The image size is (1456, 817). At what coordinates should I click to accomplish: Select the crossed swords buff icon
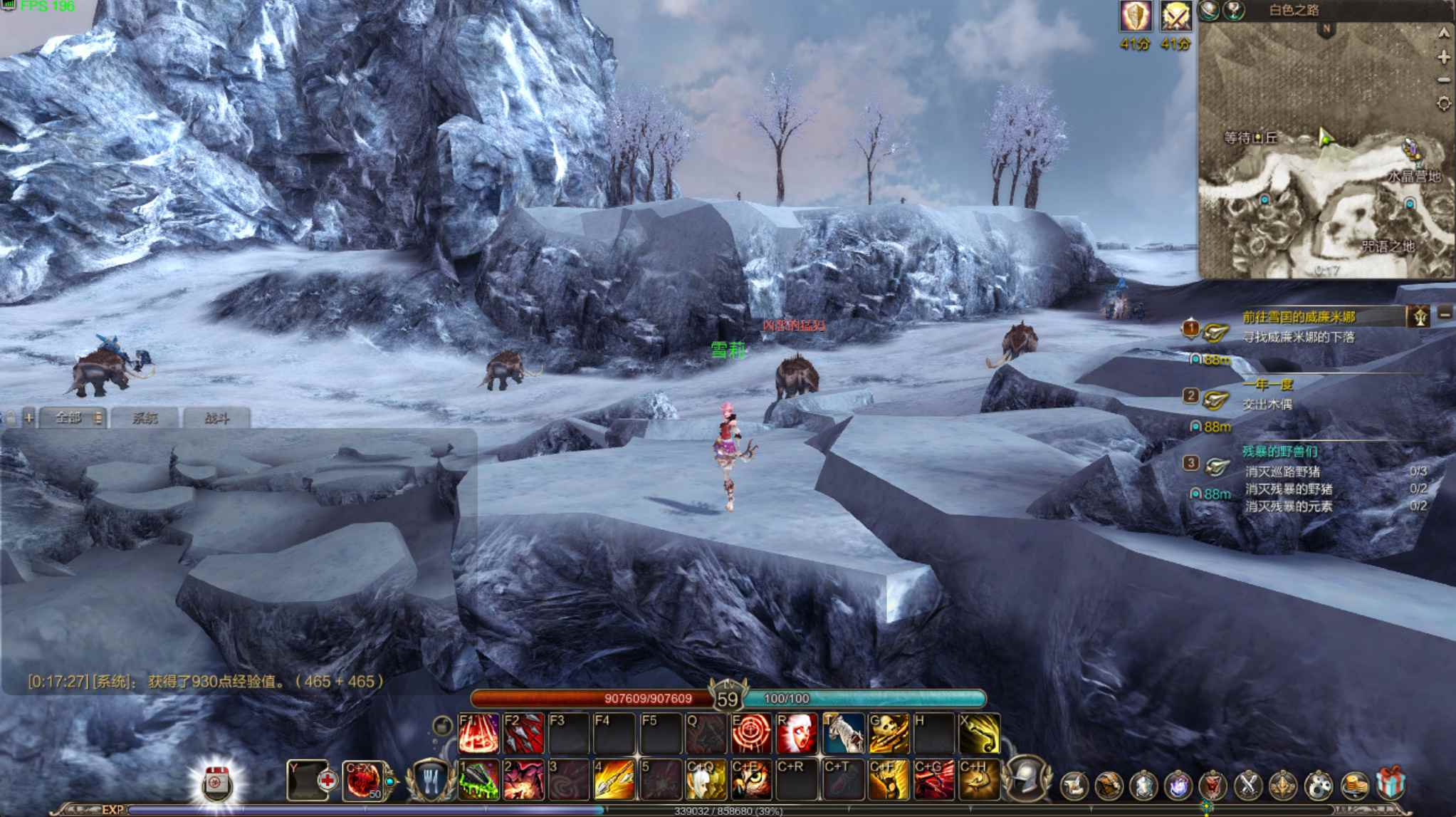point(1175,16)
